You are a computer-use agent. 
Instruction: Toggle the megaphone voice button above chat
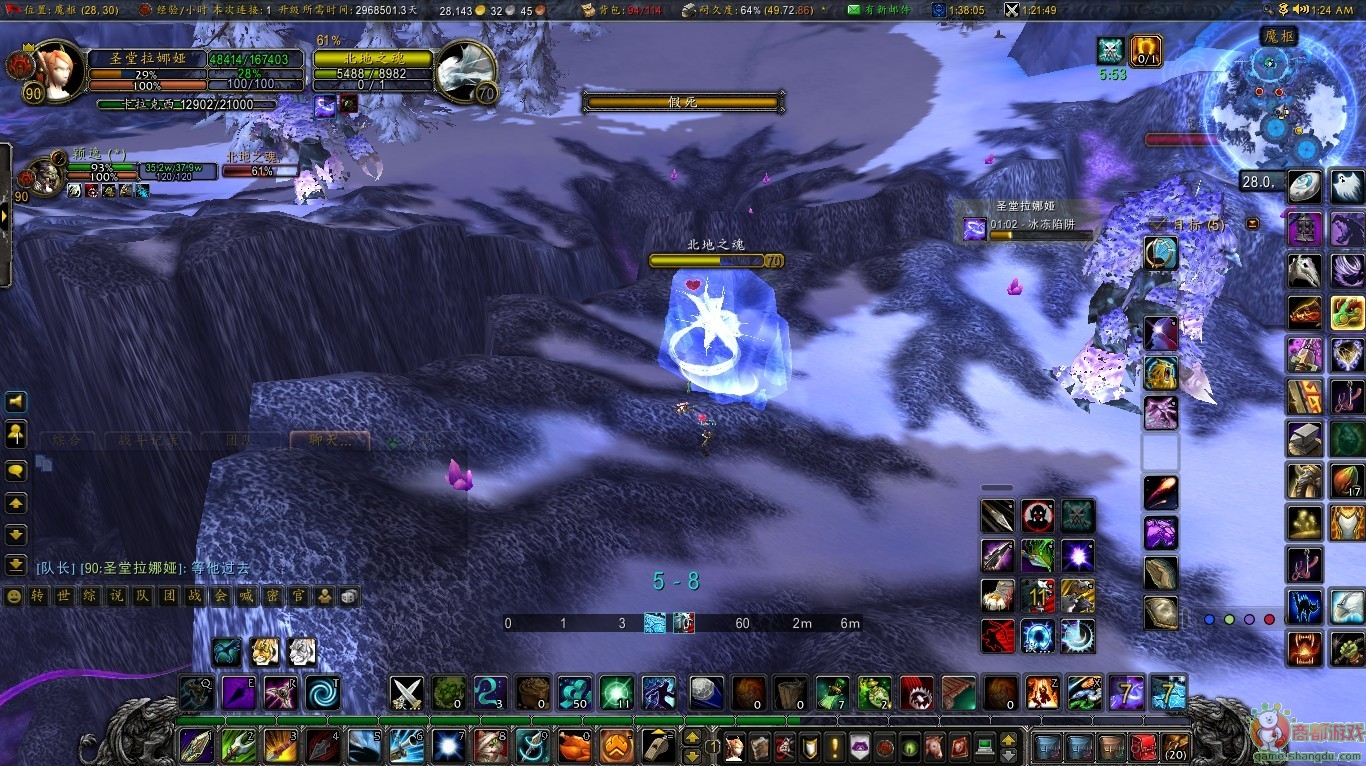point(16,402)
